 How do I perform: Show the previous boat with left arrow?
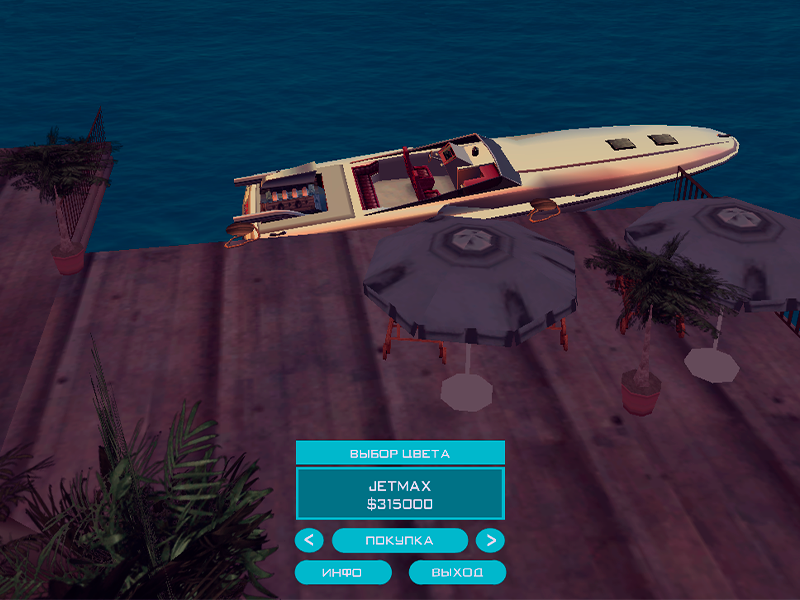[309, 541]
